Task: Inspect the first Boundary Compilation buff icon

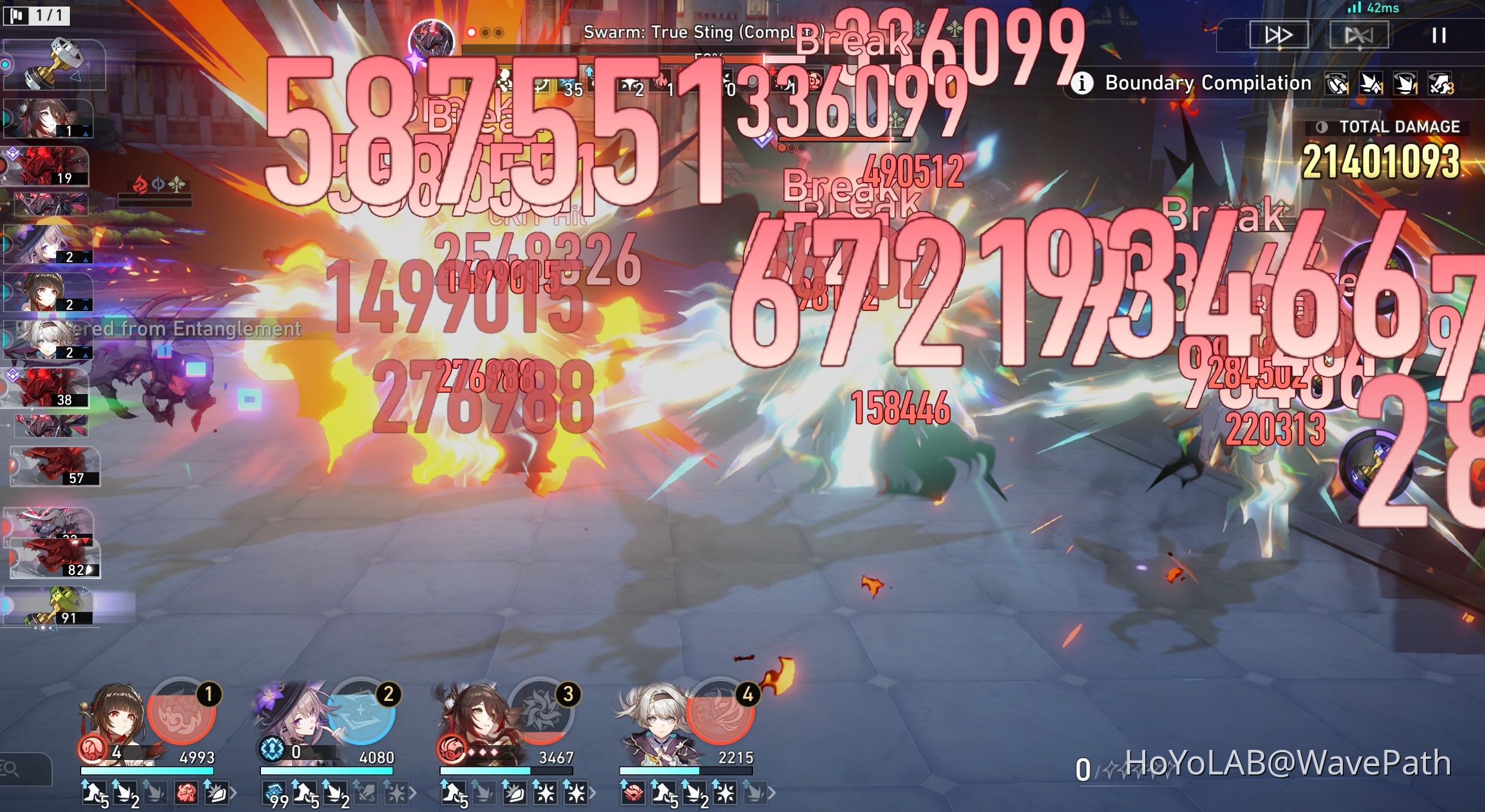Action: coord(1336,84)
